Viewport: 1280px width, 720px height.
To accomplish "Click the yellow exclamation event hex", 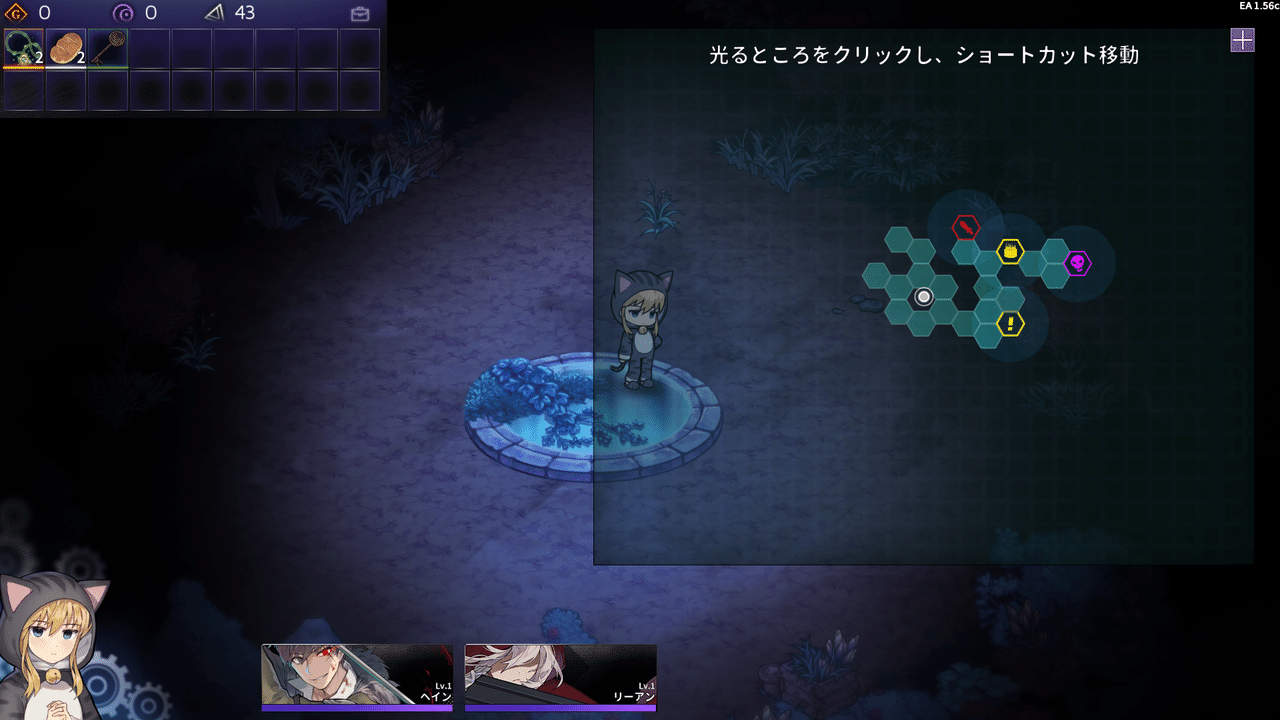I will tap(1011, 323).
